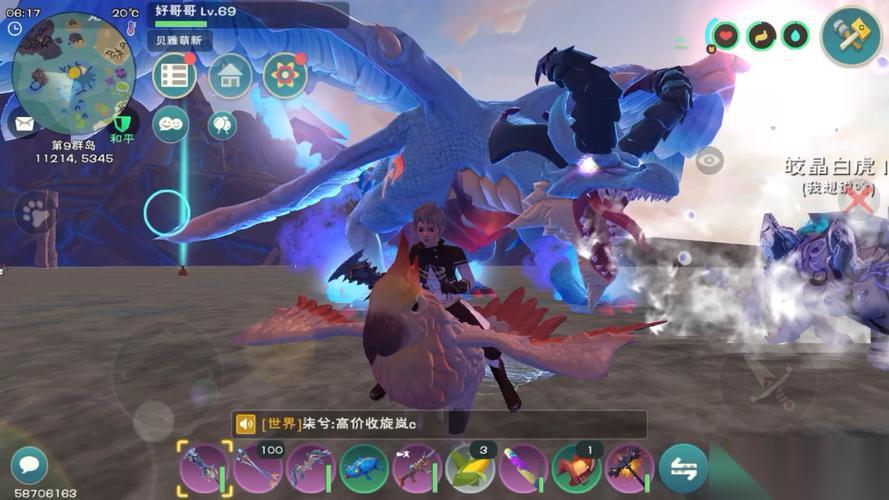Click the world chat speaker icon
The width and height of the screenshot is (889, 500).
tap(246, 424)
